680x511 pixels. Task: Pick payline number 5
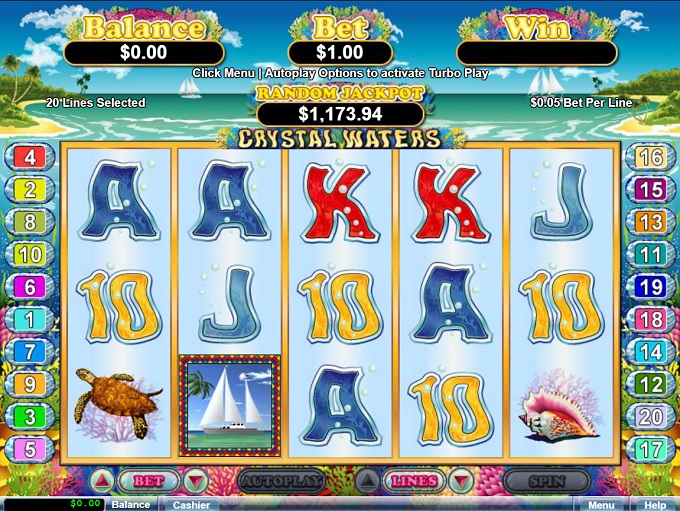coord(30,449)
